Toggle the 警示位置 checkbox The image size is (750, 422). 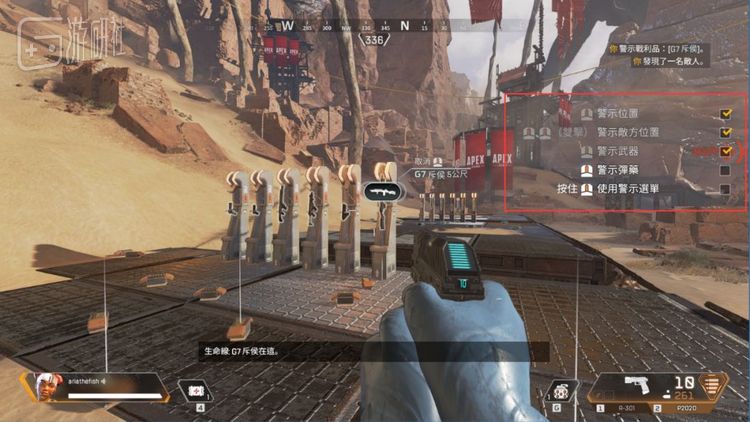point(726,113)
